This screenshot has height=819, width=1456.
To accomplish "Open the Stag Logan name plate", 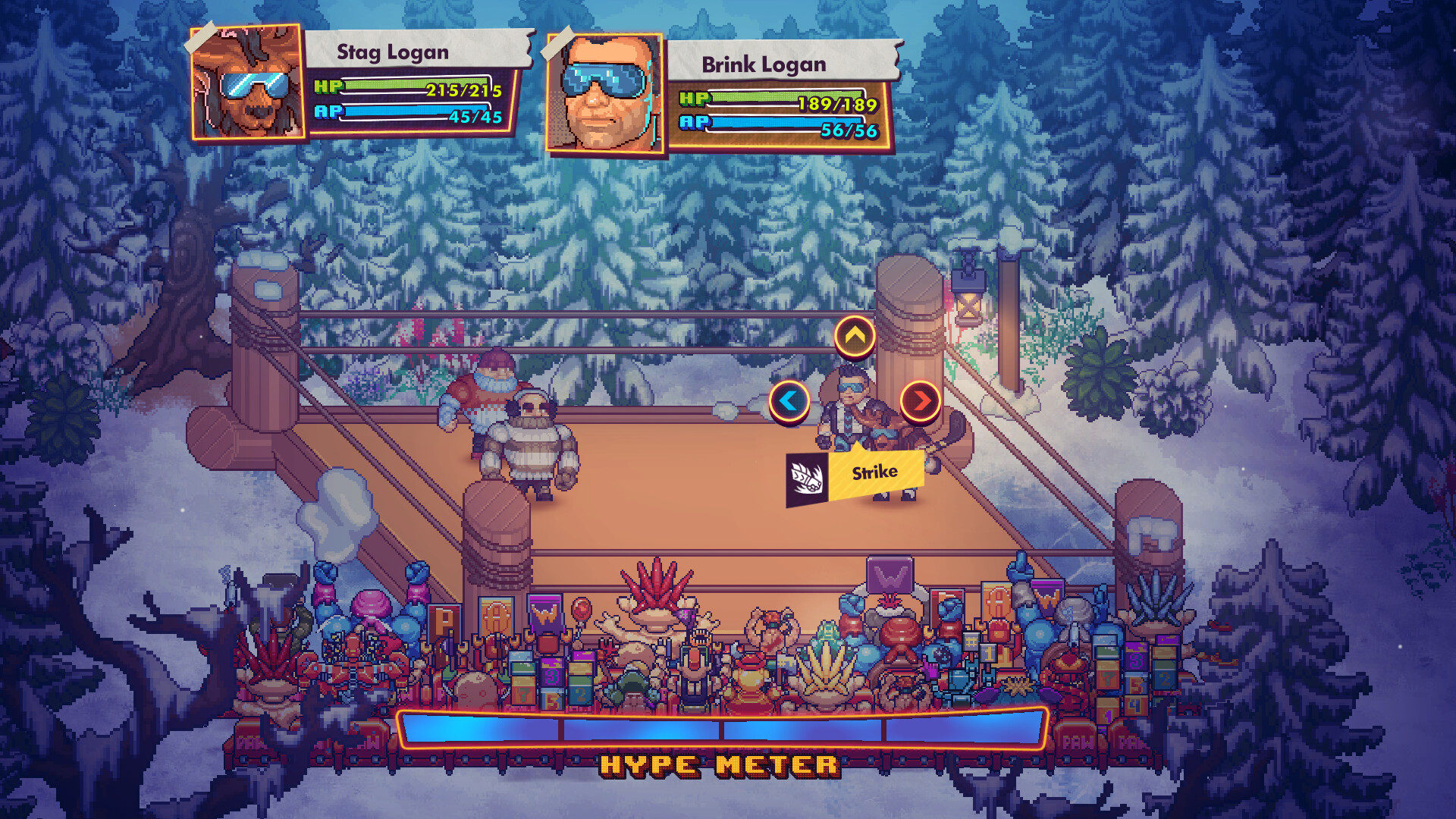I will coord(393,52).
